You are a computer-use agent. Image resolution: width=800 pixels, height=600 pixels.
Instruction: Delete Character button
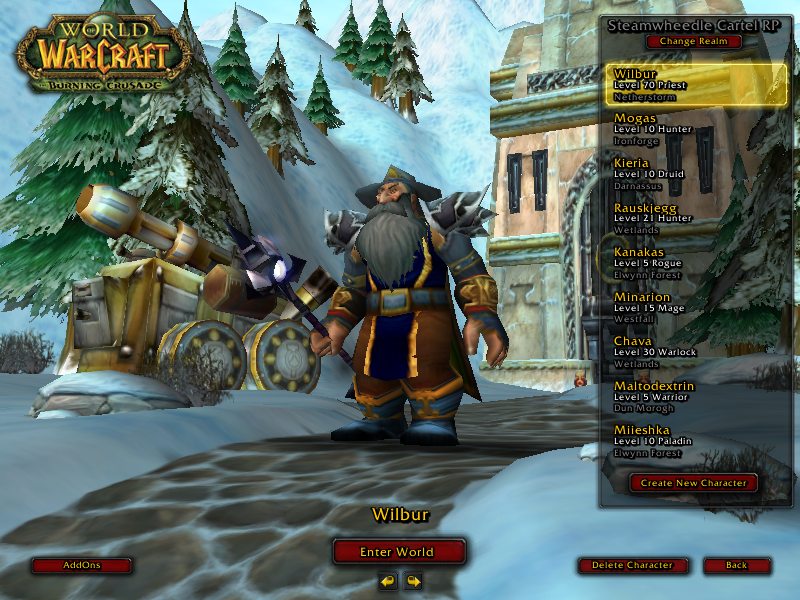632,565
